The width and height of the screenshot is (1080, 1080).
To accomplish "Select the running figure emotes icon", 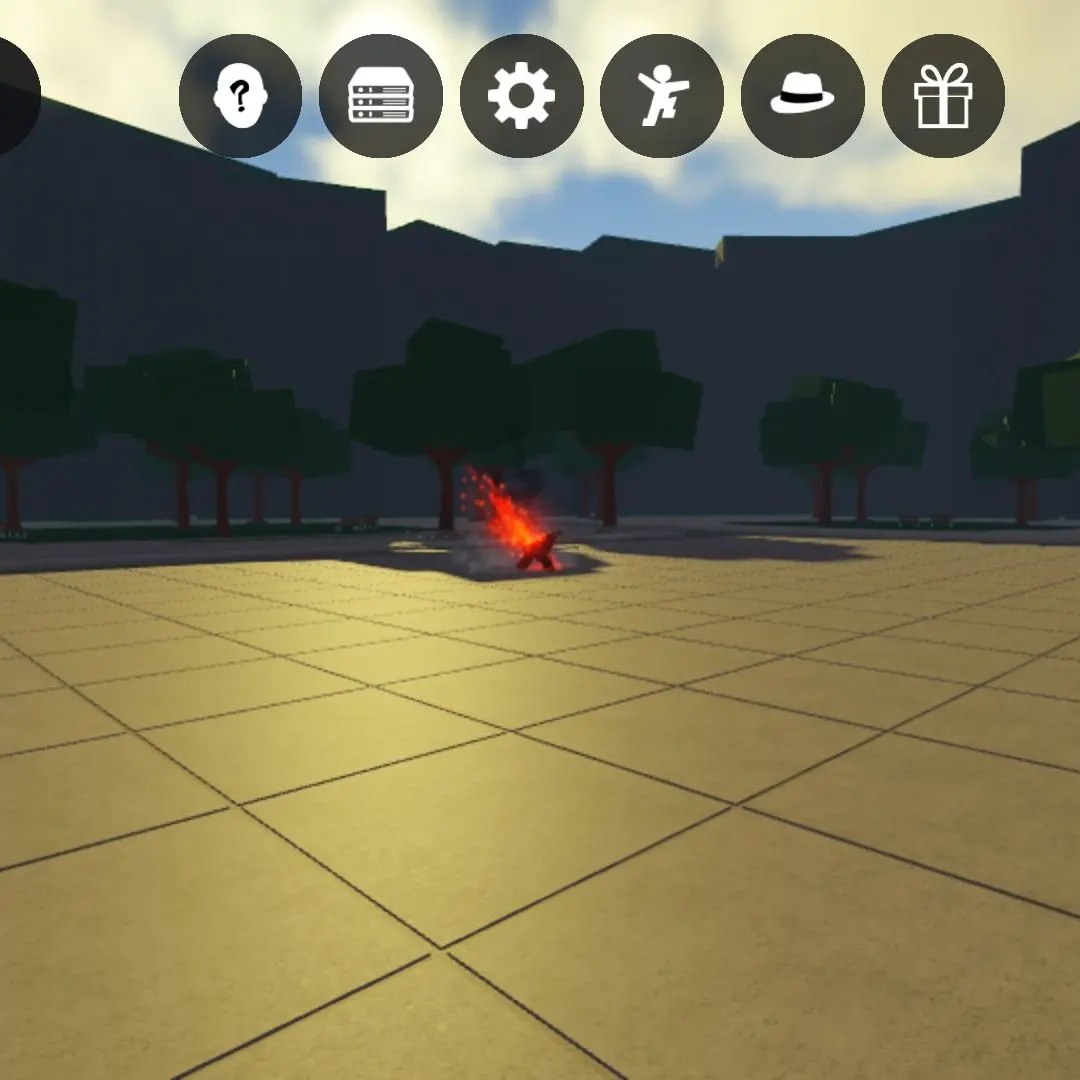I will click(661, 96).
